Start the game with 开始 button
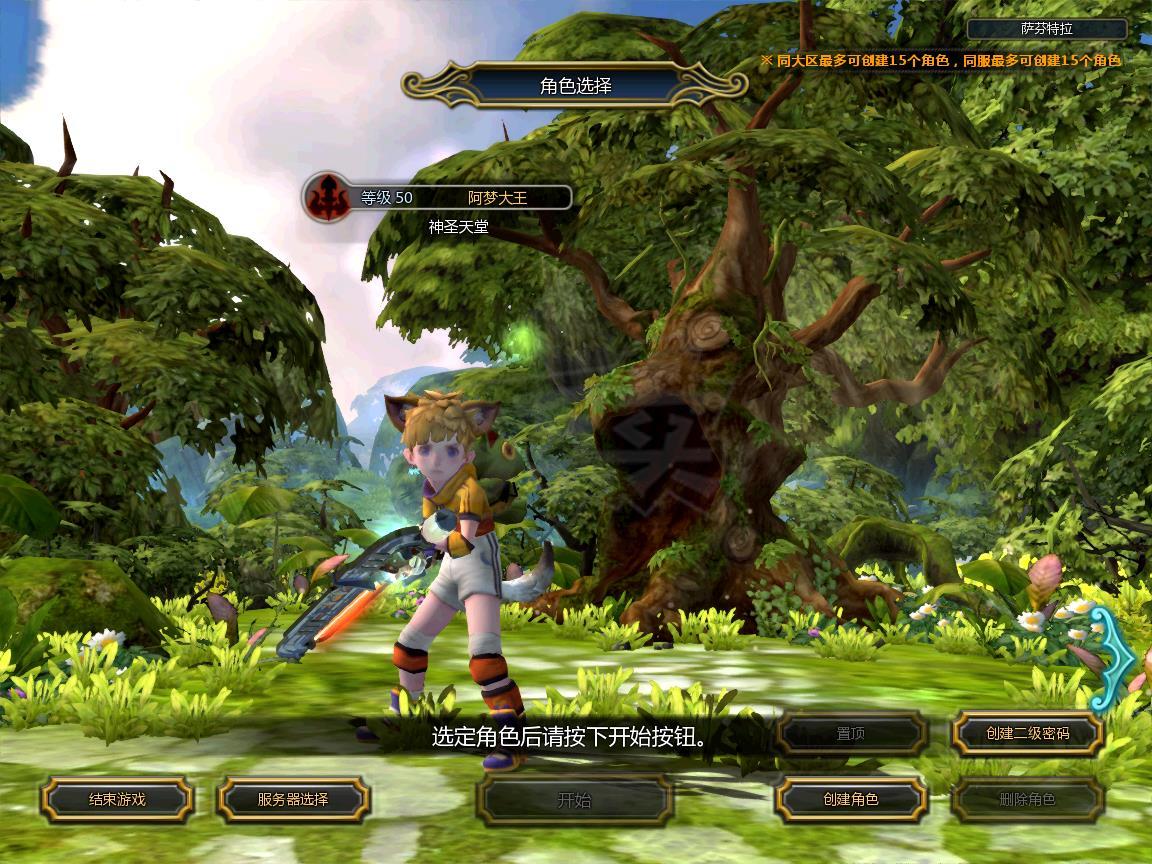 [x=574, y=799]
